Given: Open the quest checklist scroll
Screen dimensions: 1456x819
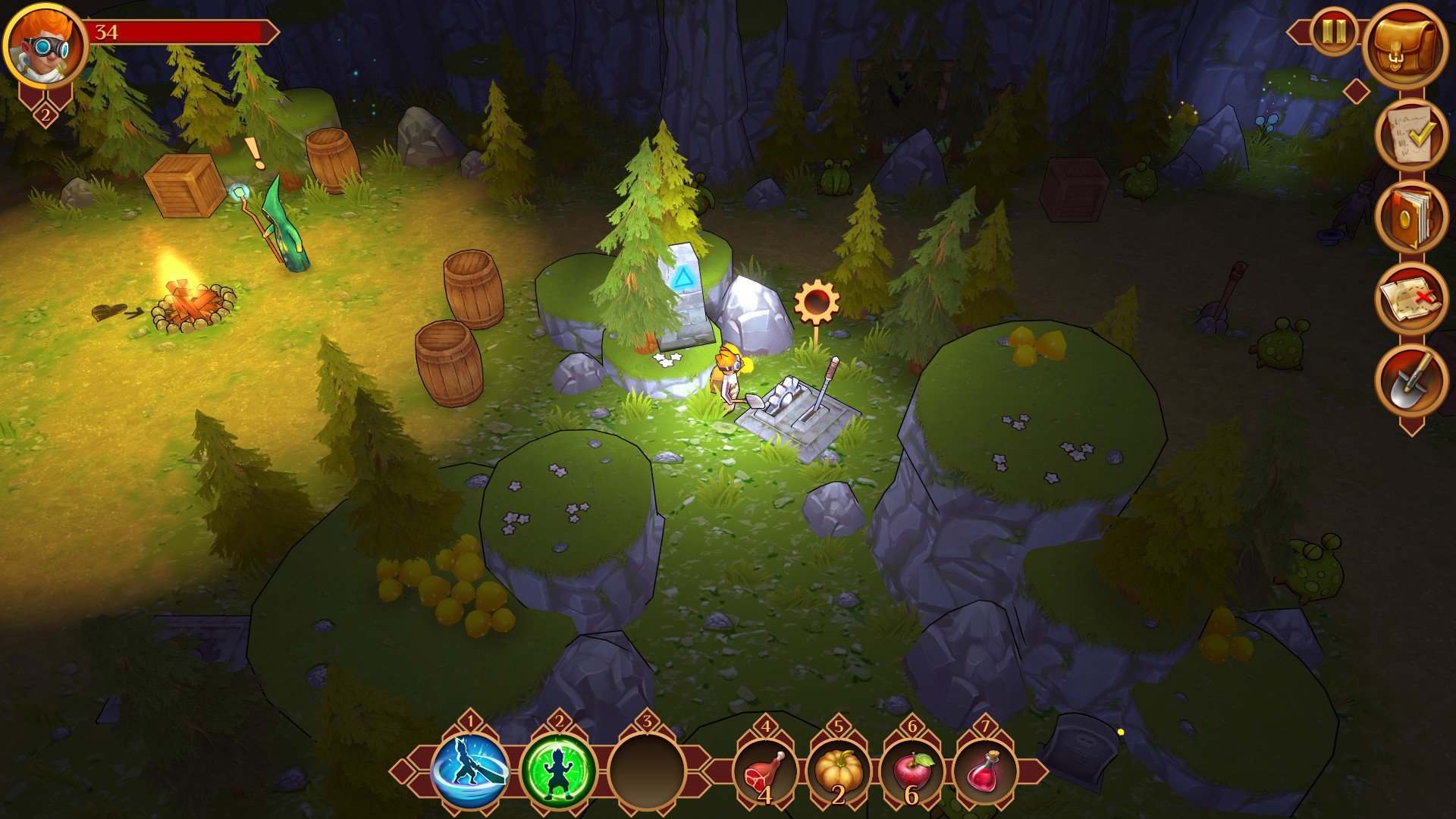Looking at the screenshot, I should pyautogui.click(x=1410, y=135).
